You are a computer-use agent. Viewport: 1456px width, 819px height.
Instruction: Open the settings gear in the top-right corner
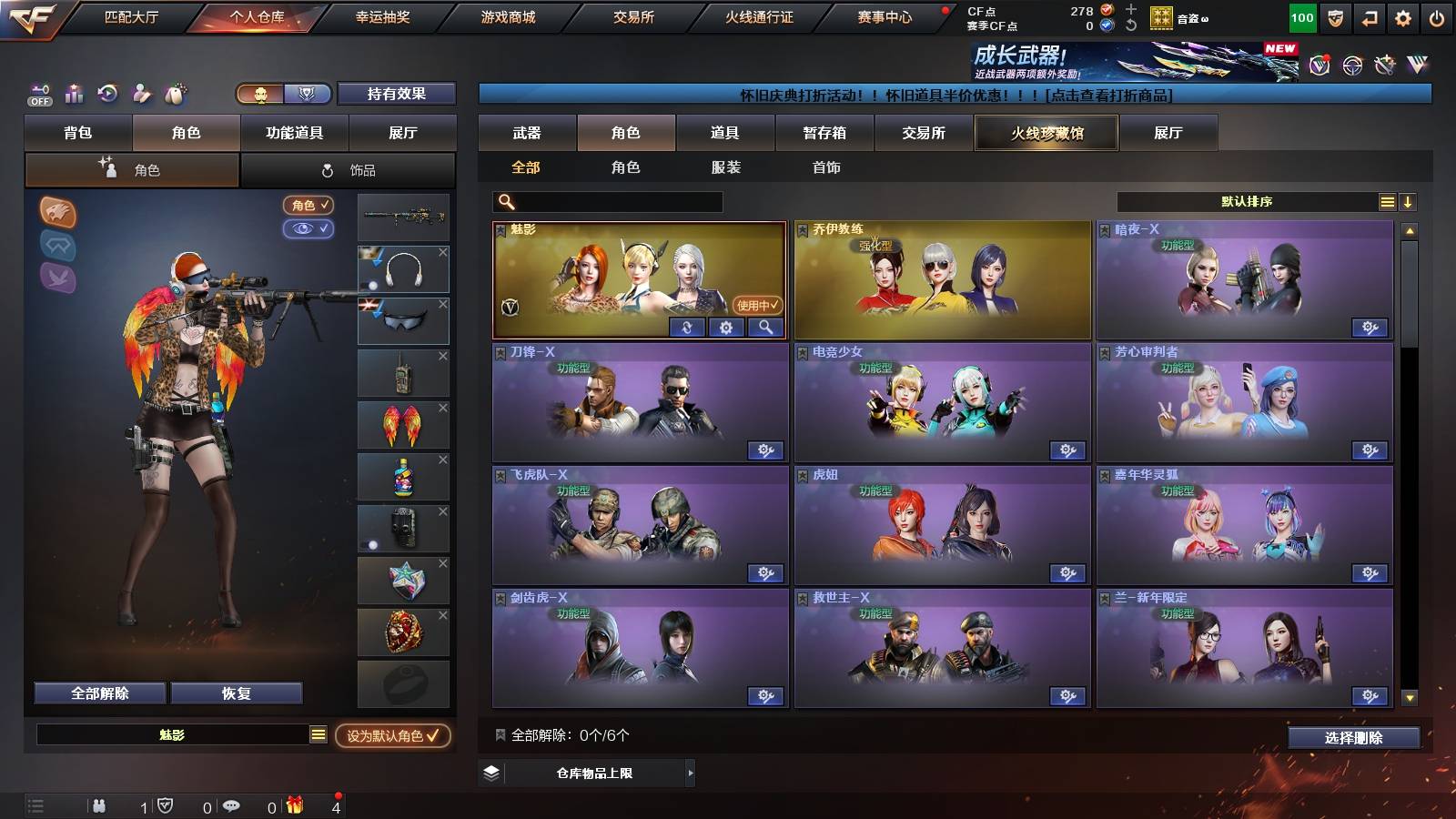[x=1400, y=17]
